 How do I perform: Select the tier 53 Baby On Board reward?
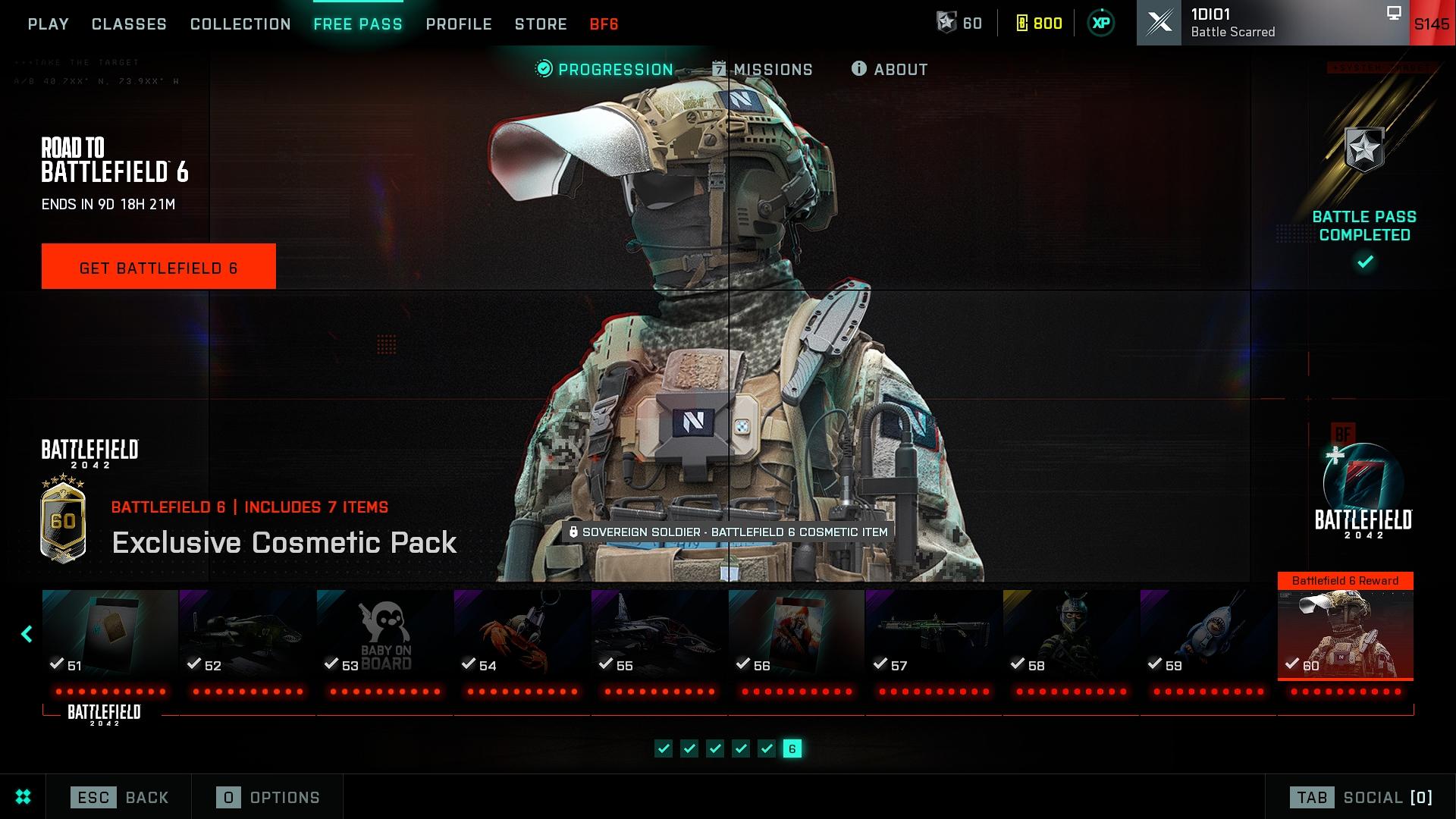coord(384,633)
